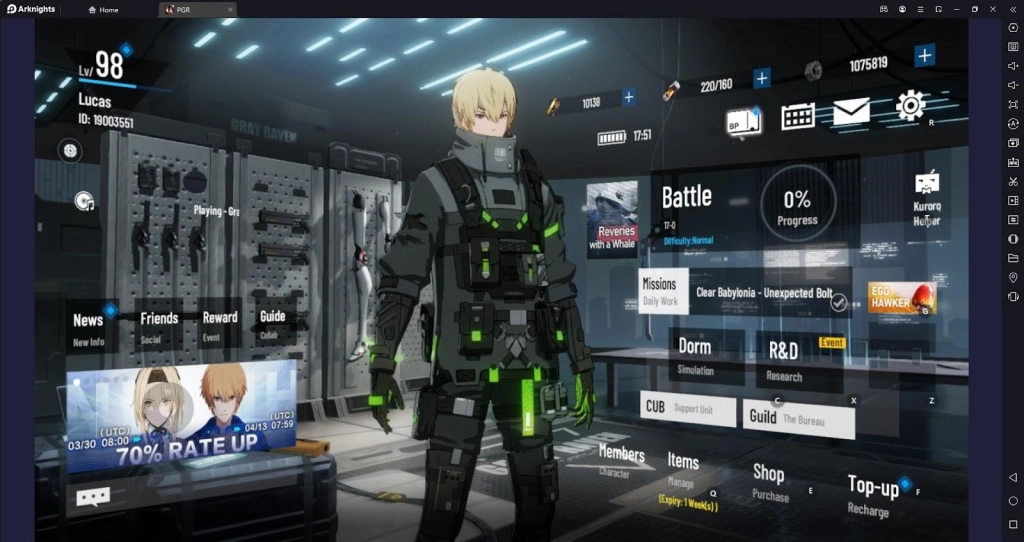This screenshot has height=542, width=1024.
Task: Enter the Dorm simulation
Action: pos(696,355)
